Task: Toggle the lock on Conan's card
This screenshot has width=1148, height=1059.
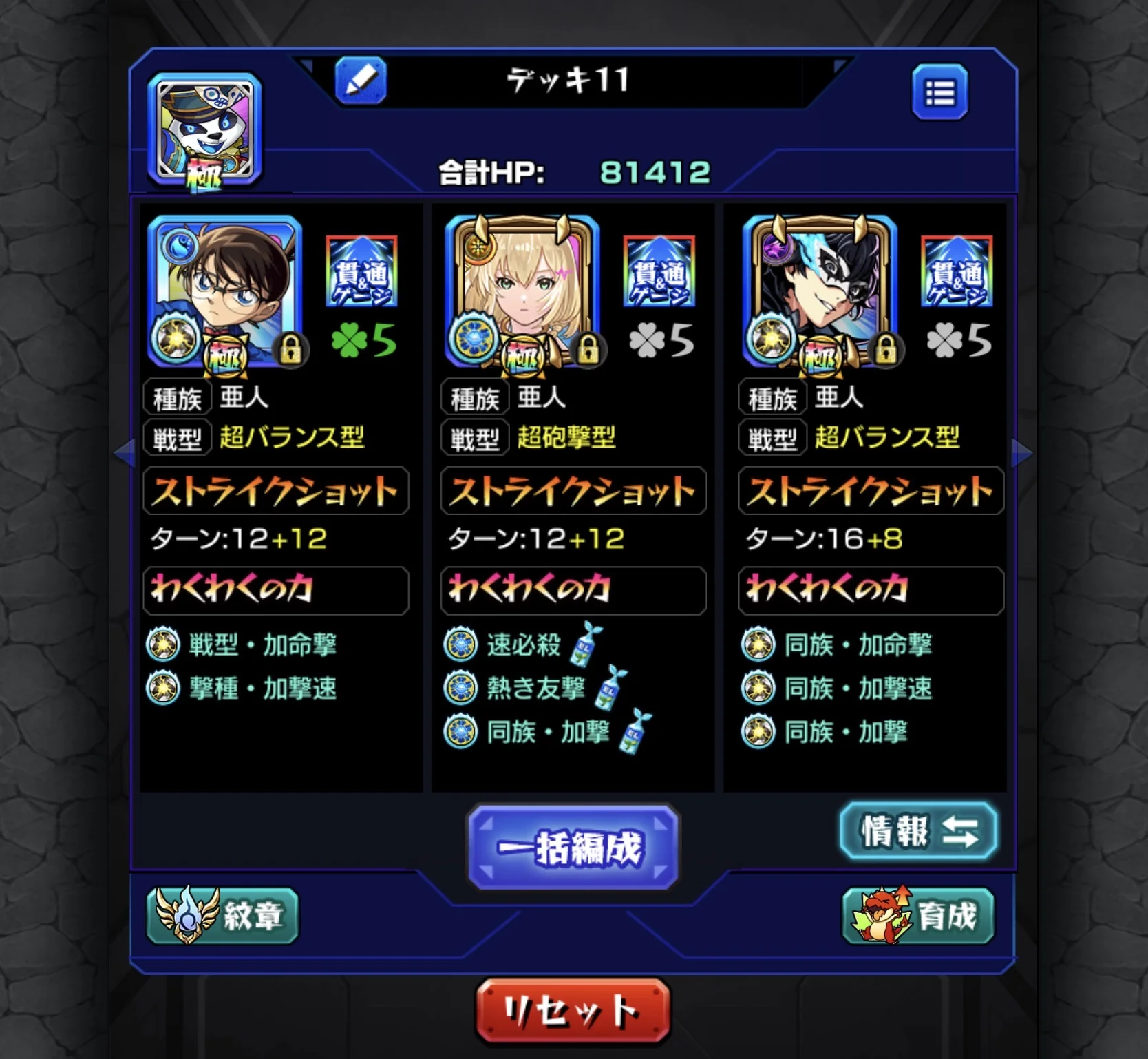Action: [292, 350]
